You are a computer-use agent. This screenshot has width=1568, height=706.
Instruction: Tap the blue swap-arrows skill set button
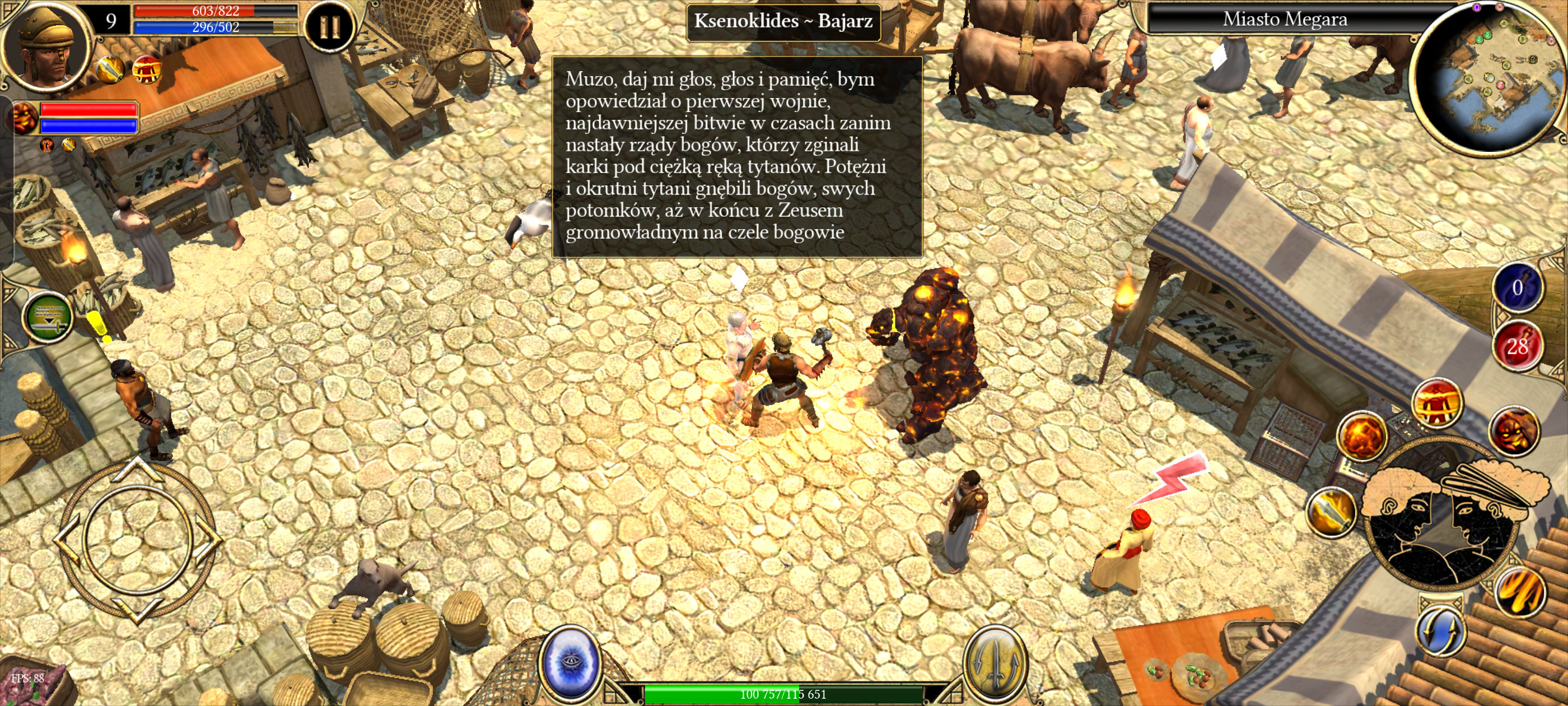point(1441,631)
